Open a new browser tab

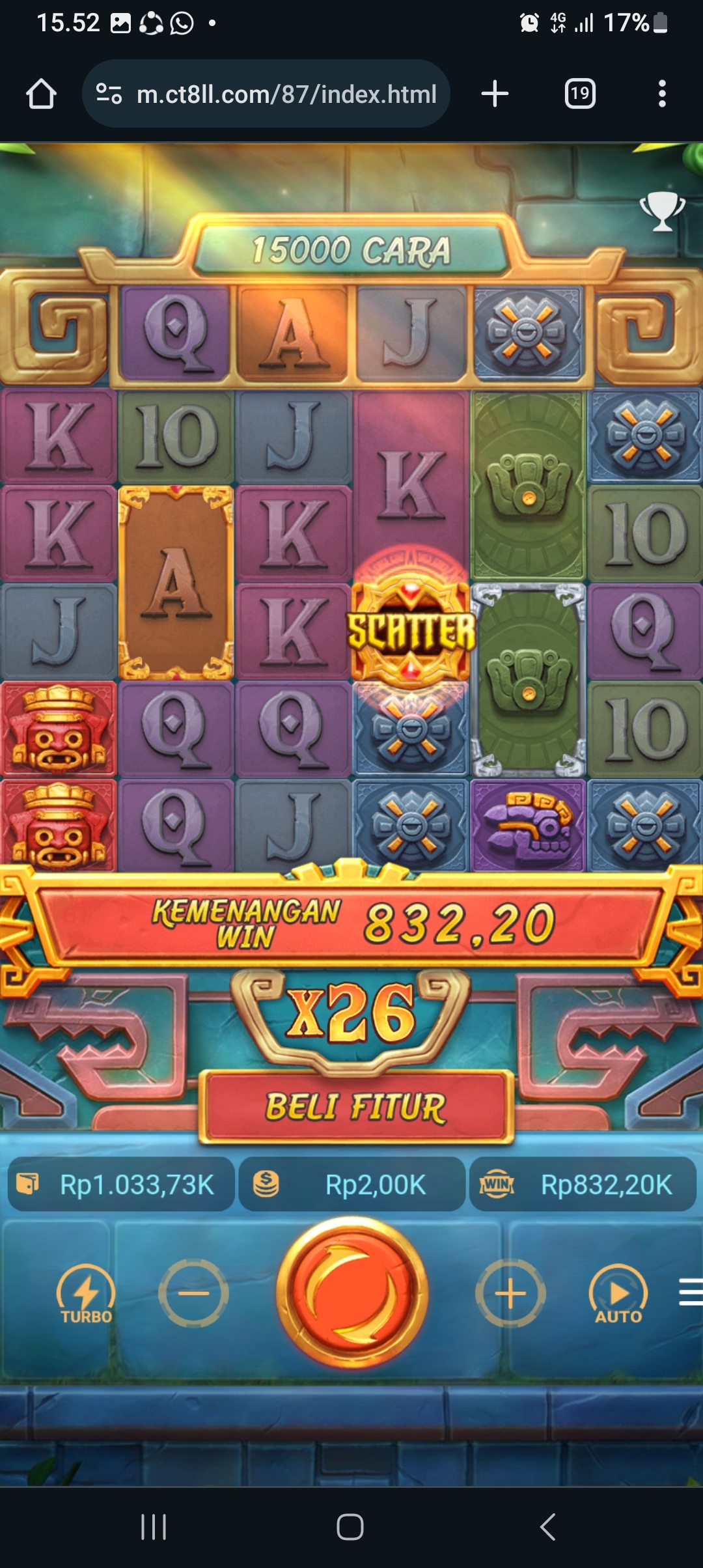tap(495, 94)
